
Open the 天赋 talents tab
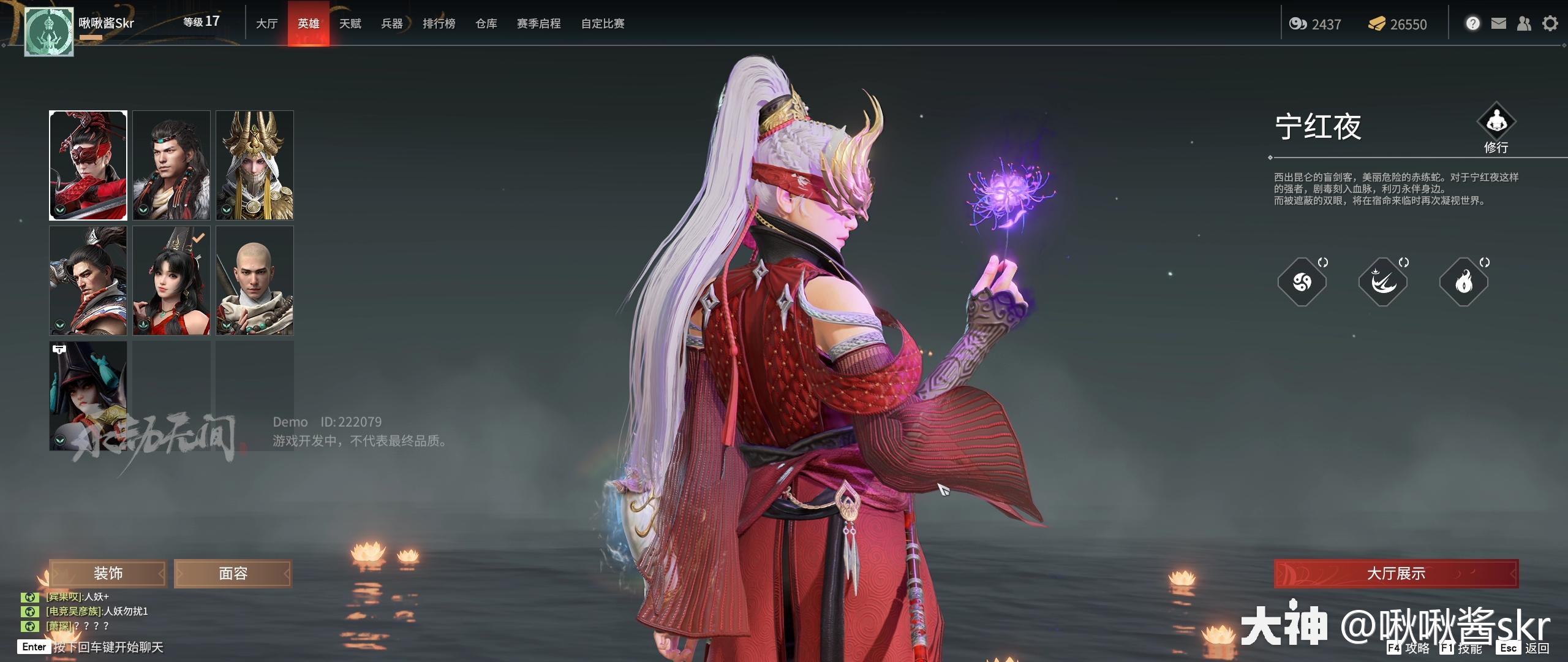350,23
